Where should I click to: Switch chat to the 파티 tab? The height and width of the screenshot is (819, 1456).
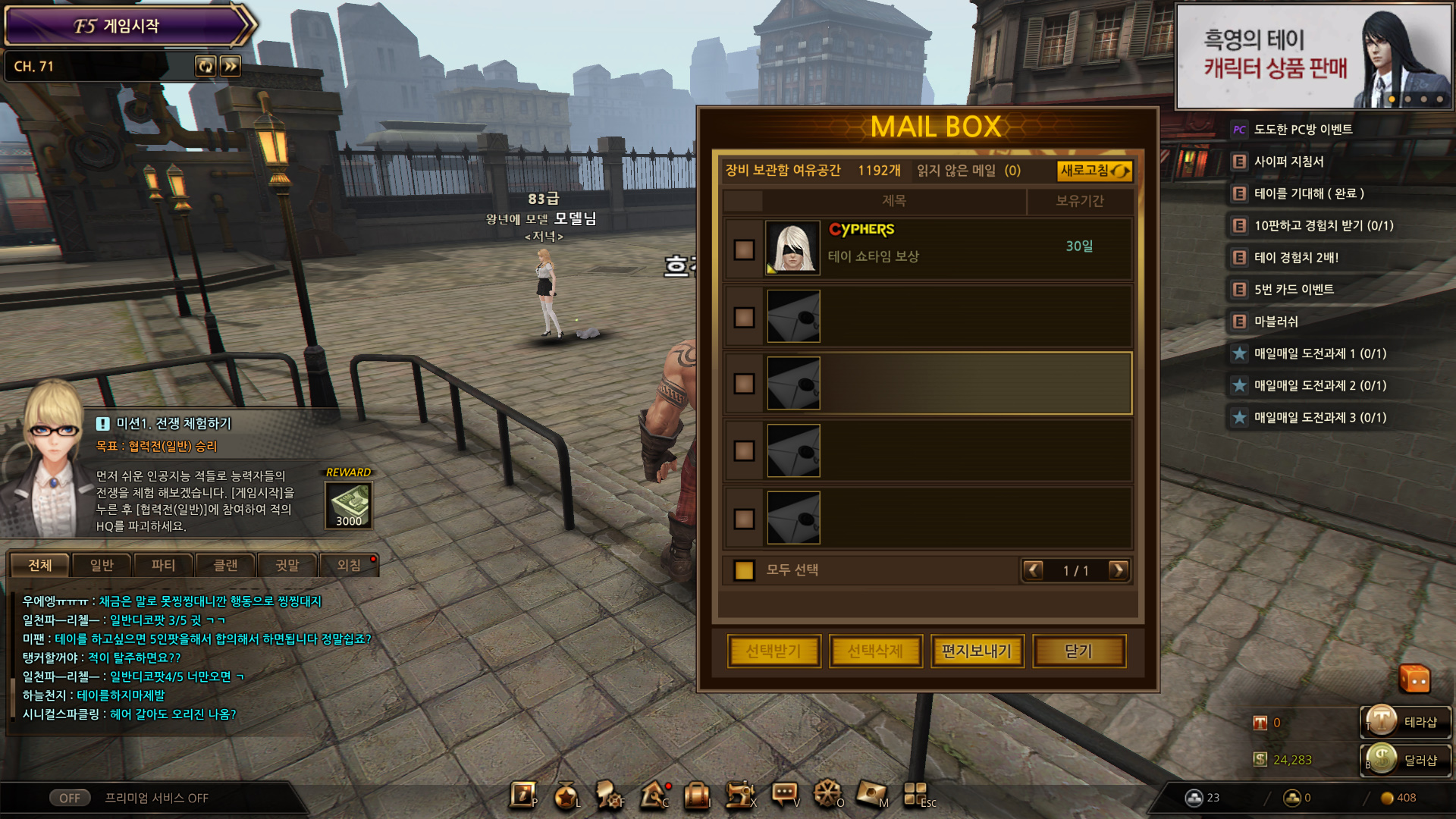(163, 565)
